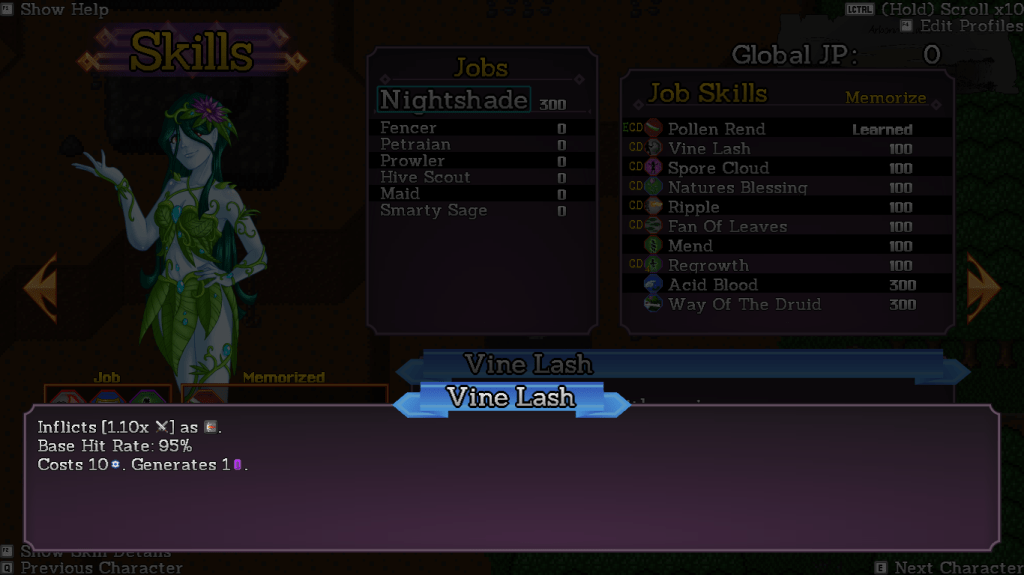Select the Mend skill
The width and height of the screenshot is (1024, 575).
point(690,246)
